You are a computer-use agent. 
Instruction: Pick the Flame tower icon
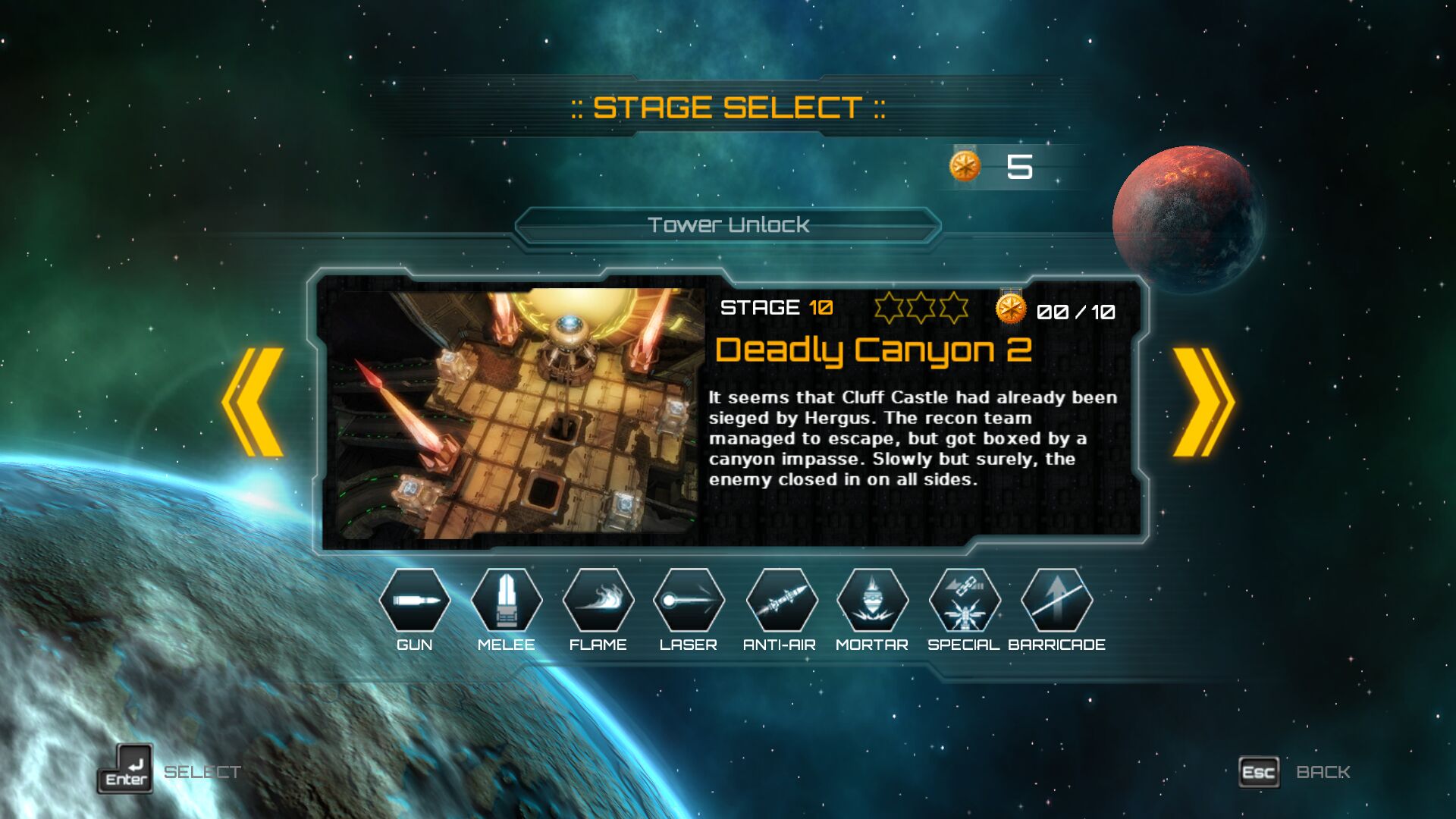(598, 601)
